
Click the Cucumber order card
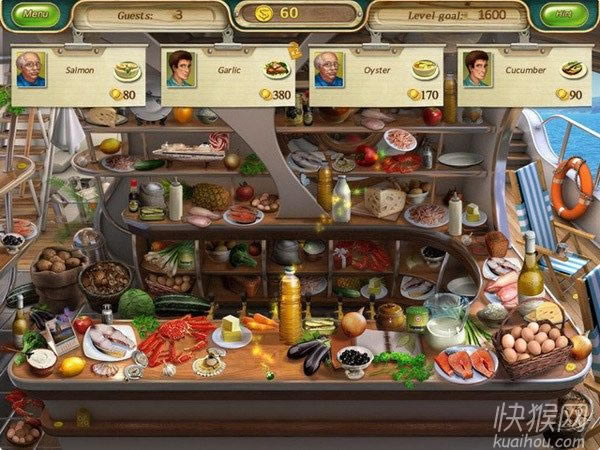pyautogui.click(x=524, y=74)
